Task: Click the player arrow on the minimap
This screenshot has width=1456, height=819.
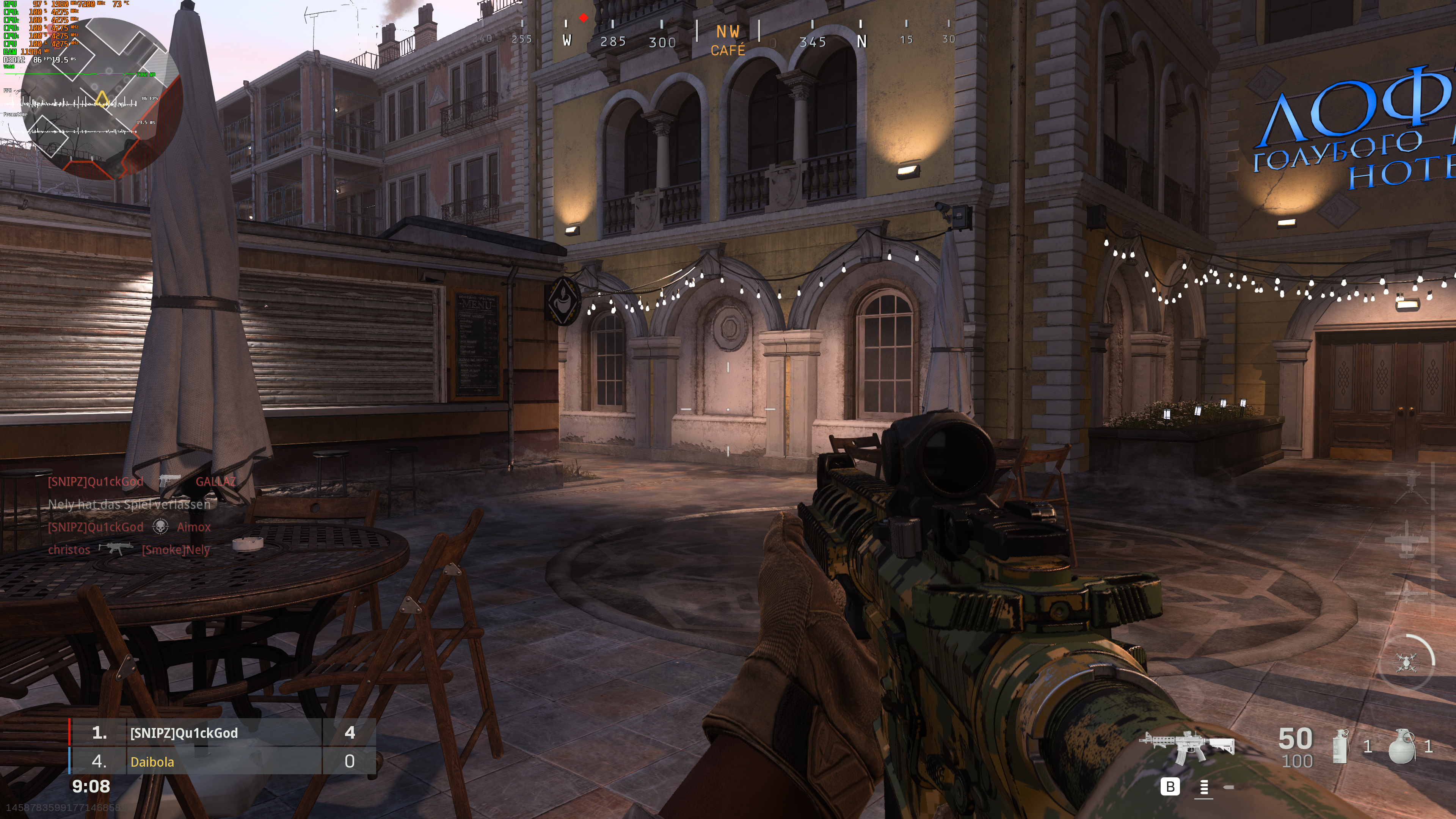Action: pos(102,99)
